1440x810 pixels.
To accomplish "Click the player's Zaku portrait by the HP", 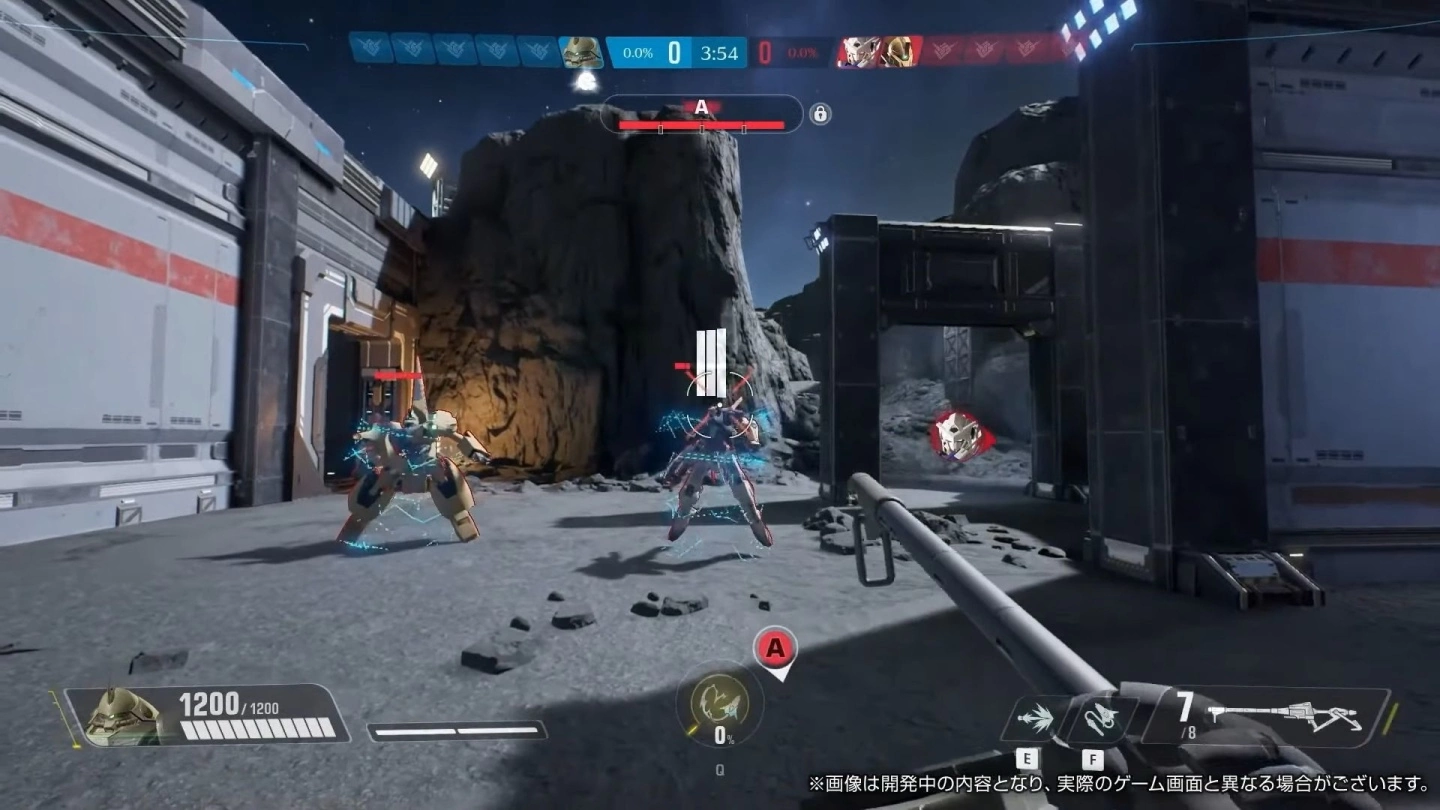I will click(x=121, y=716).
